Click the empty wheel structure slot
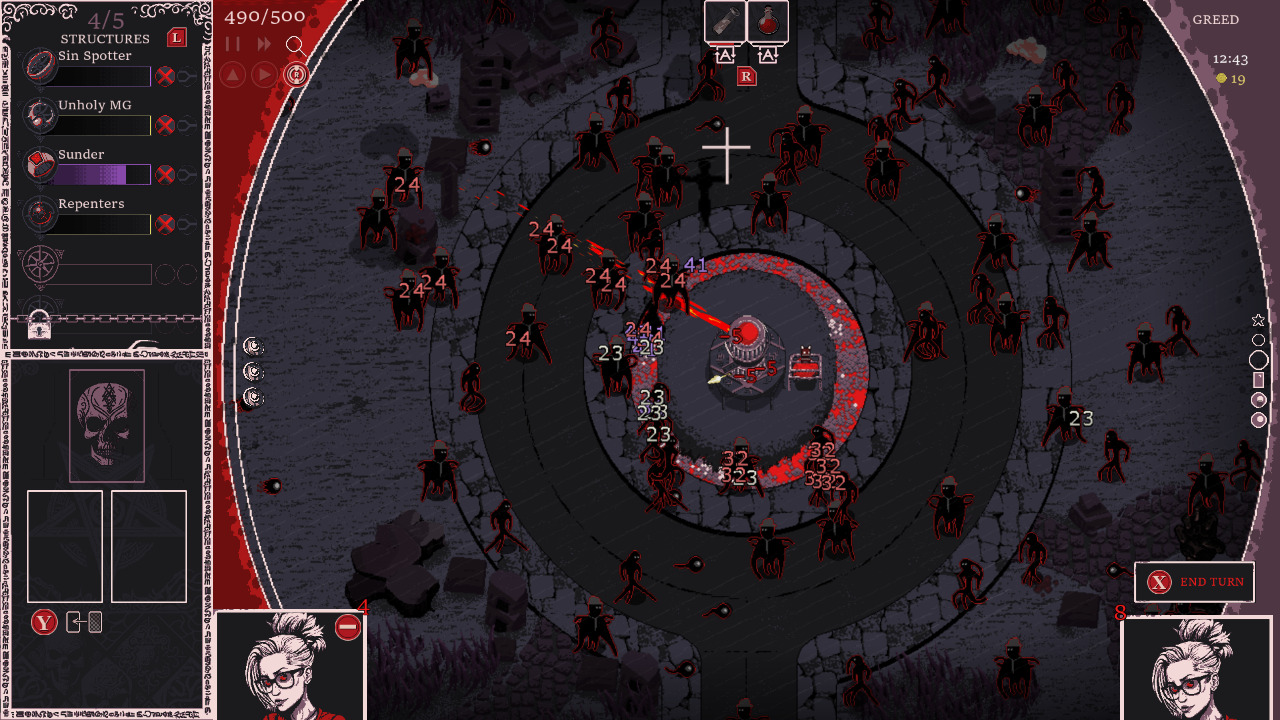 pos(41,270)
